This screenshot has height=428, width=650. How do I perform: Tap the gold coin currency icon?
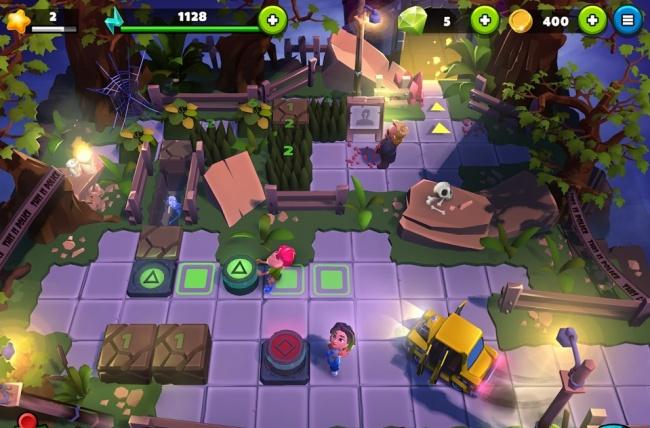(520, 20)
